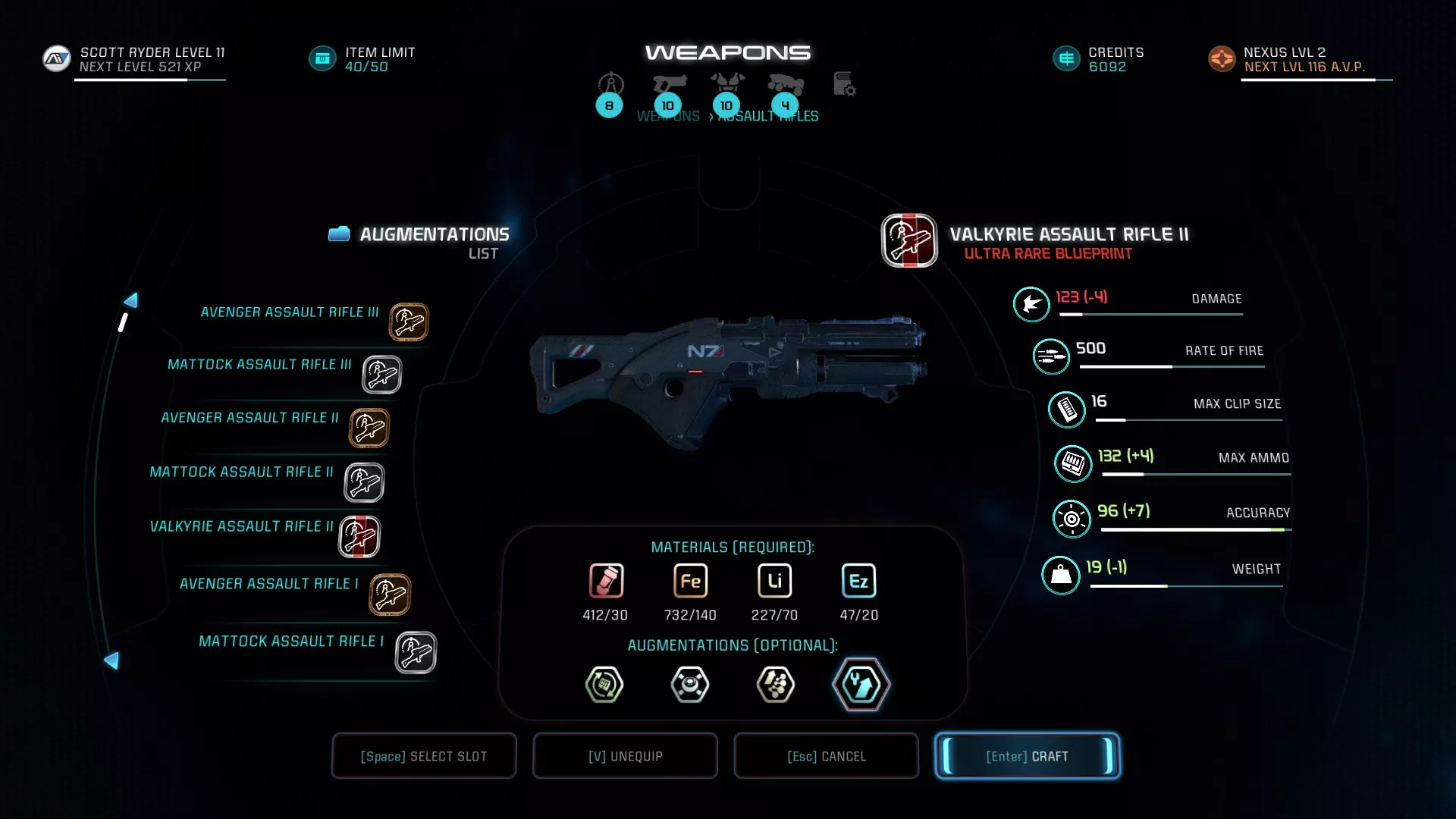
Task: Open the Assault Rifles breadcrumb tab
Action: tap(767, 115)
